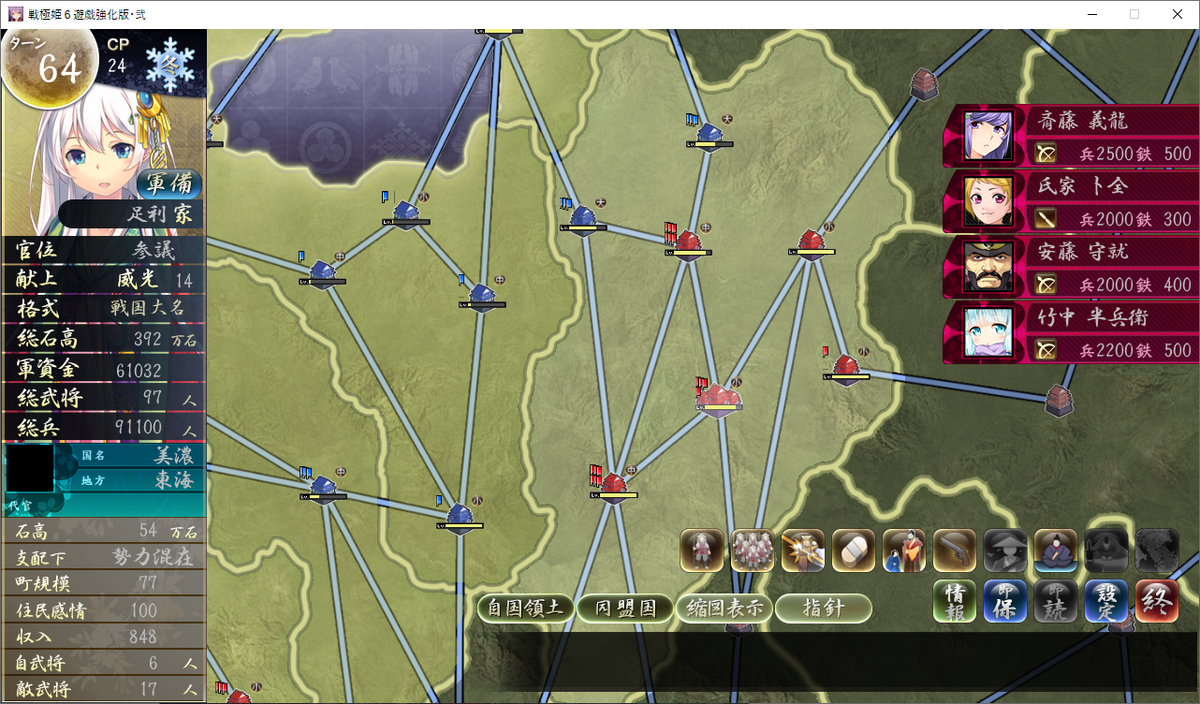Select the single foot soldier command icon

click(x=702, y=551)
